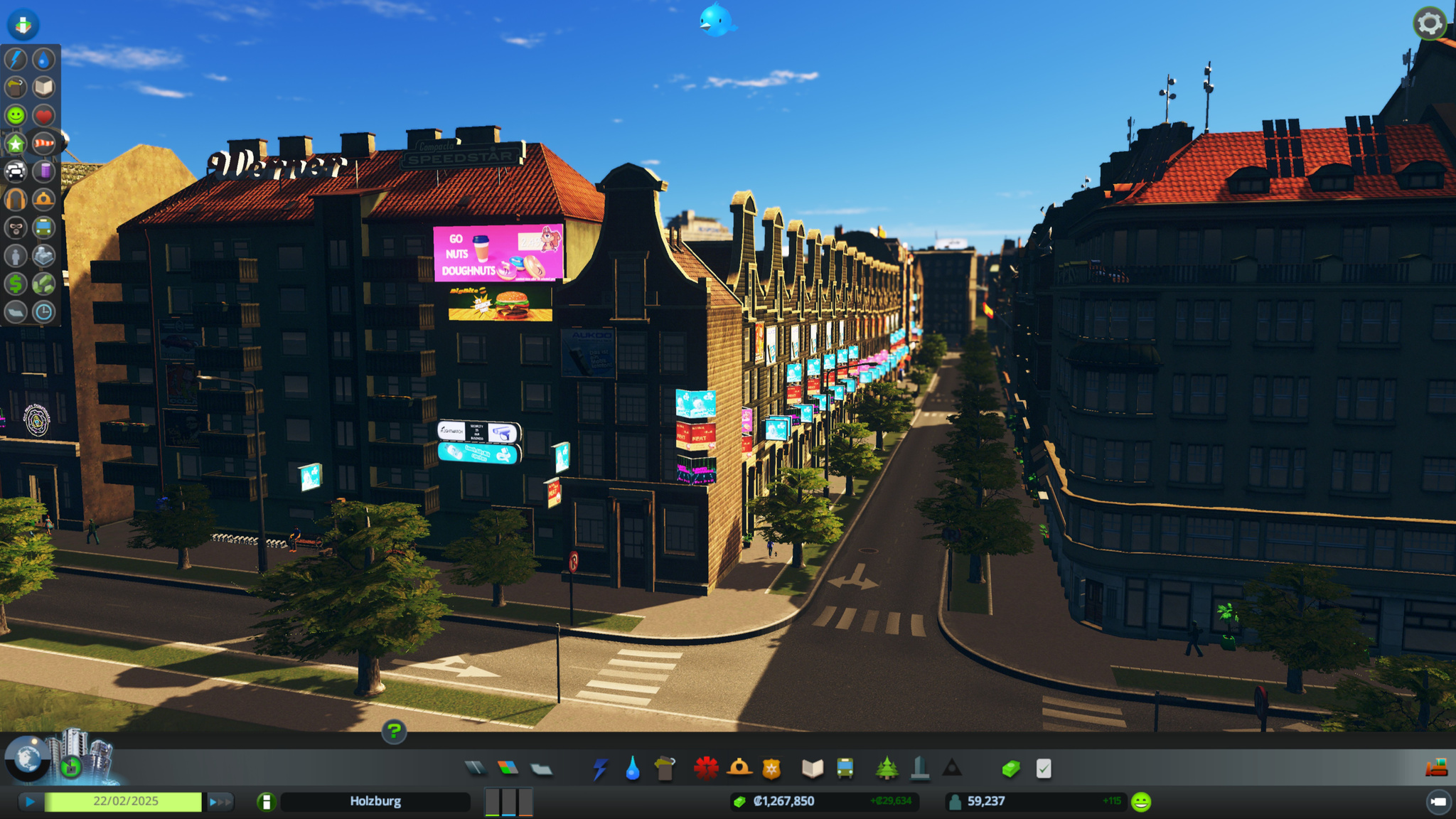Show the red heart health info view

click(x=43, y=115)
